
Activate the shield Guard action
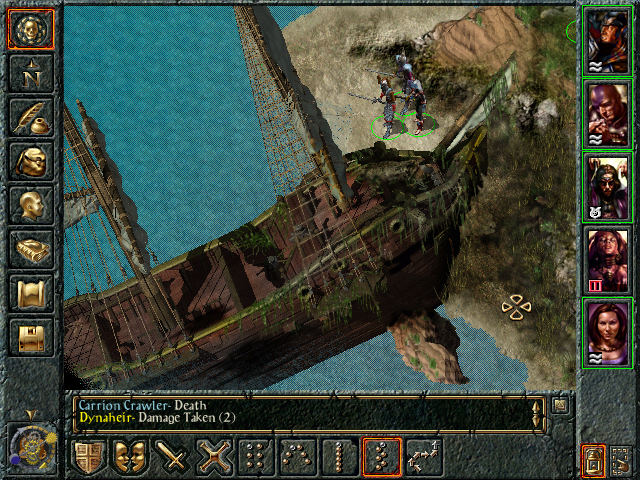click(x=88, y=457)
